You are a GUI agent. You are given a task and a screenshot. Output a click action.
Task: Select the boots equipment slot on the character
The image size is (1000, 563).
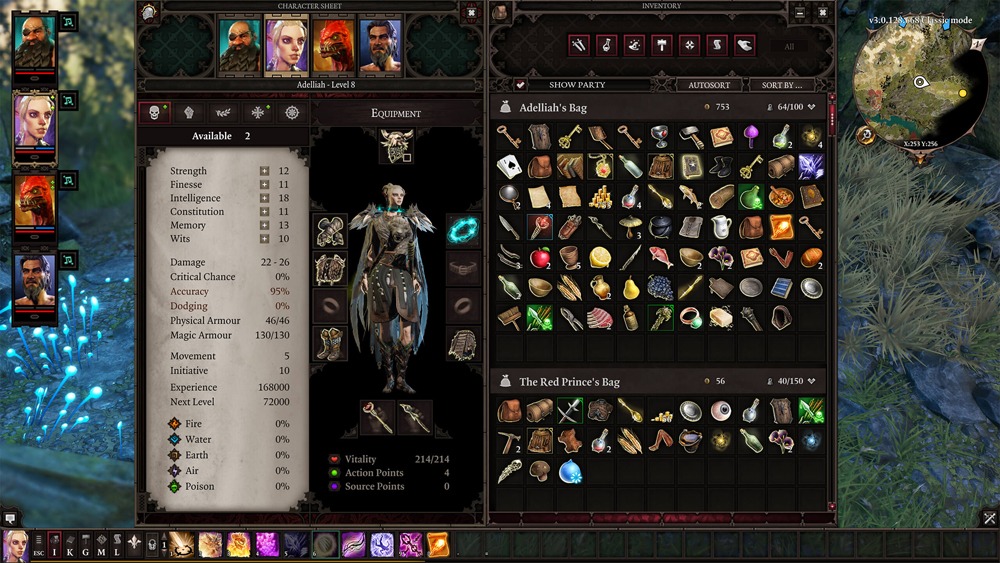330,343
